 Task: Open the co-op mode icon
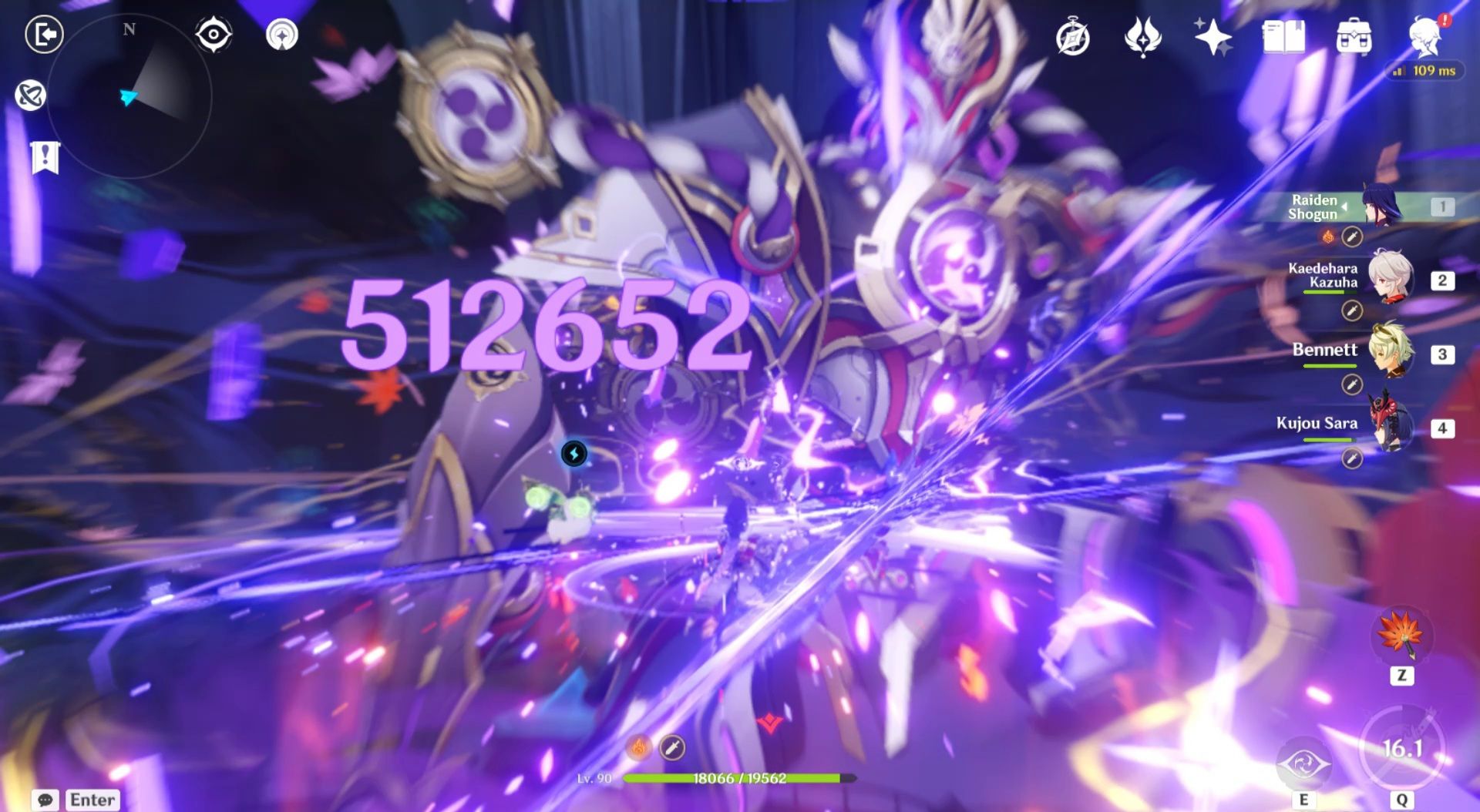click(29, 96)
